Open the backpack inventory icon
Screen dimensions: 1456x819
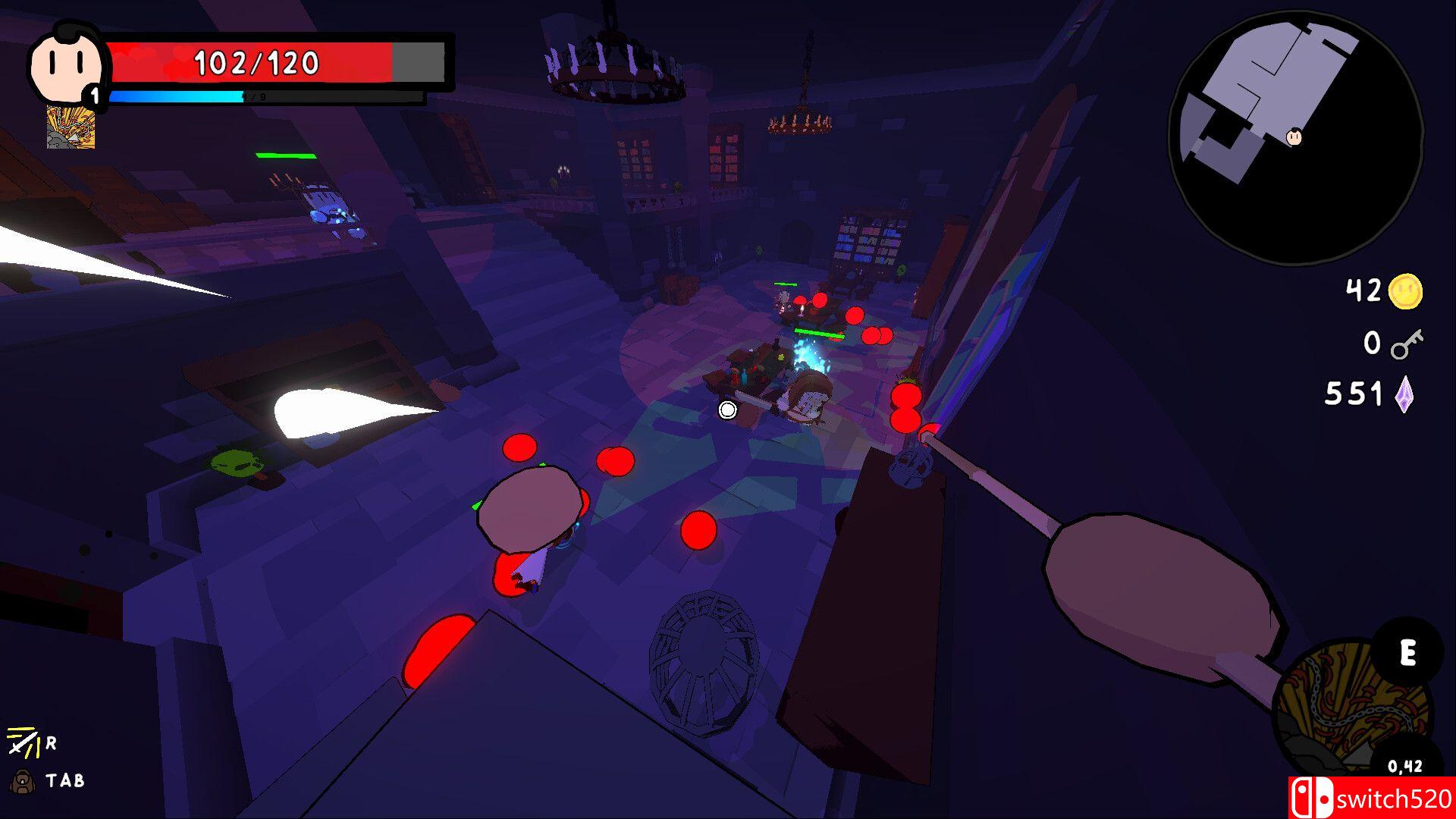point(21,780)
